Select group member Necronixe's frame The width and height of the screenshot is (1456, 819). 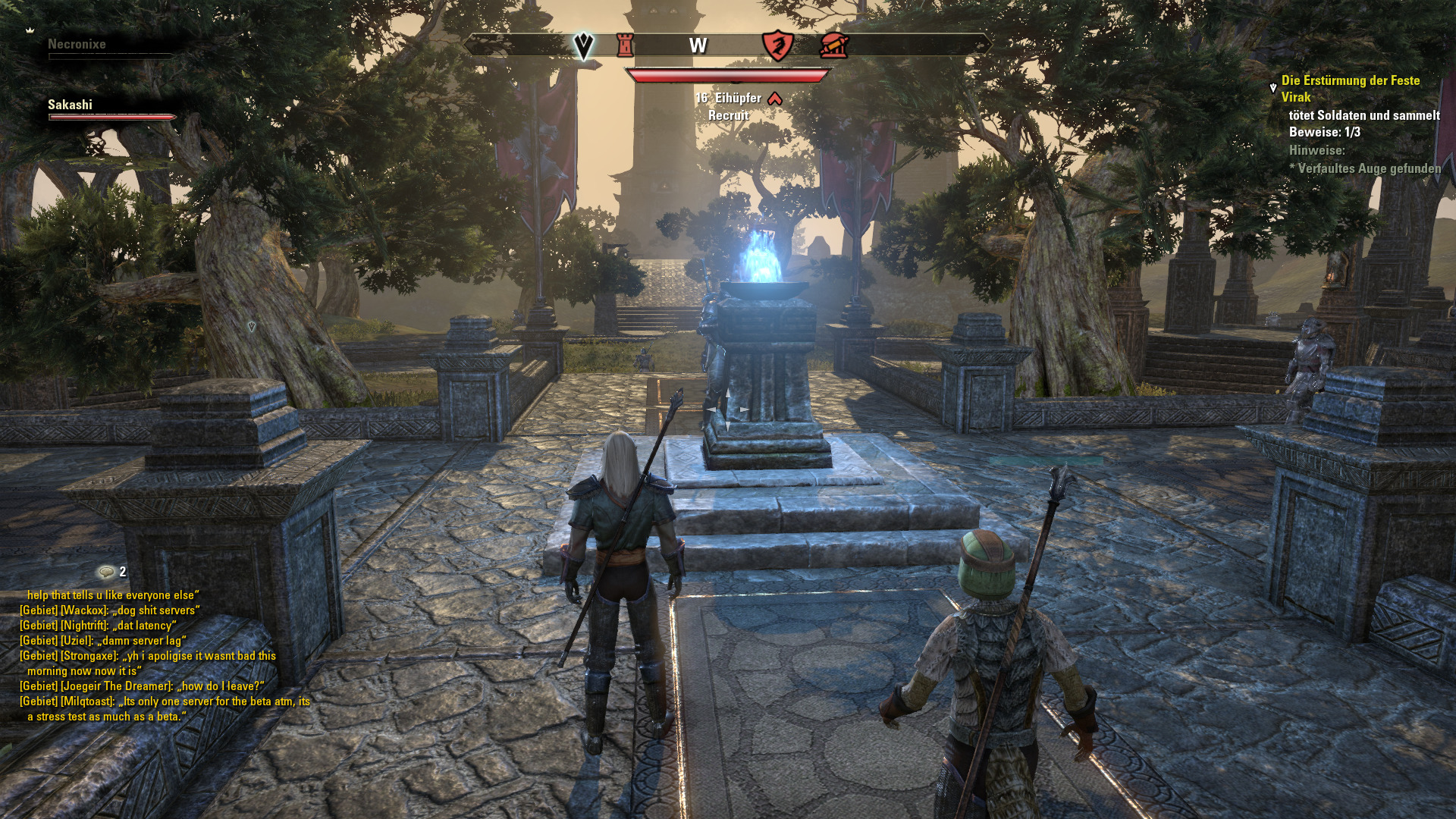pos(77,44)
